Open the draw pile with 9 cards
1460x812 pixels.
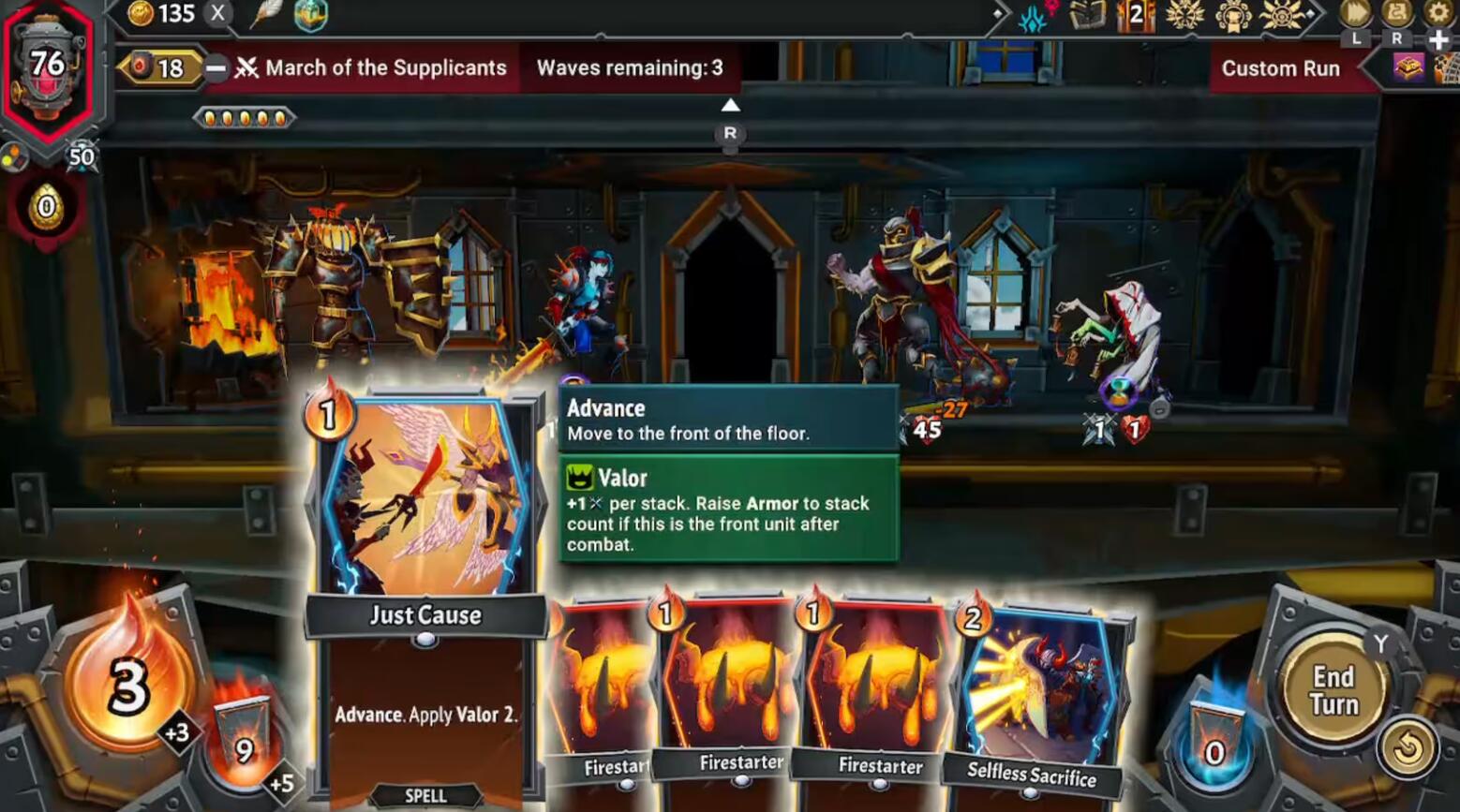(x=243, y=742)
